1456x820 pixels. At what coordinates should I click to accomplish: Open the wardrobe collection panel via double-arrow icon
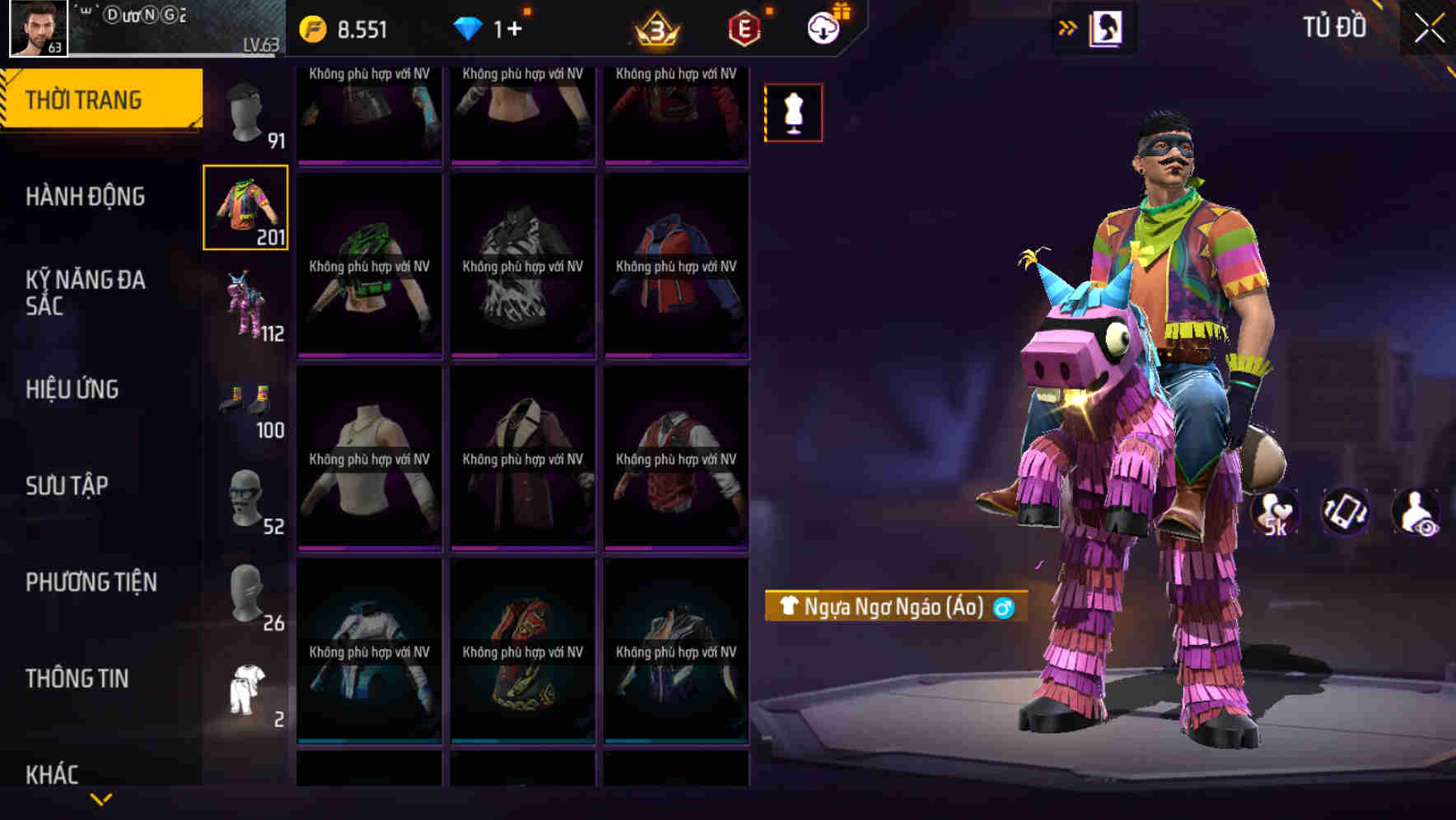1066,26
